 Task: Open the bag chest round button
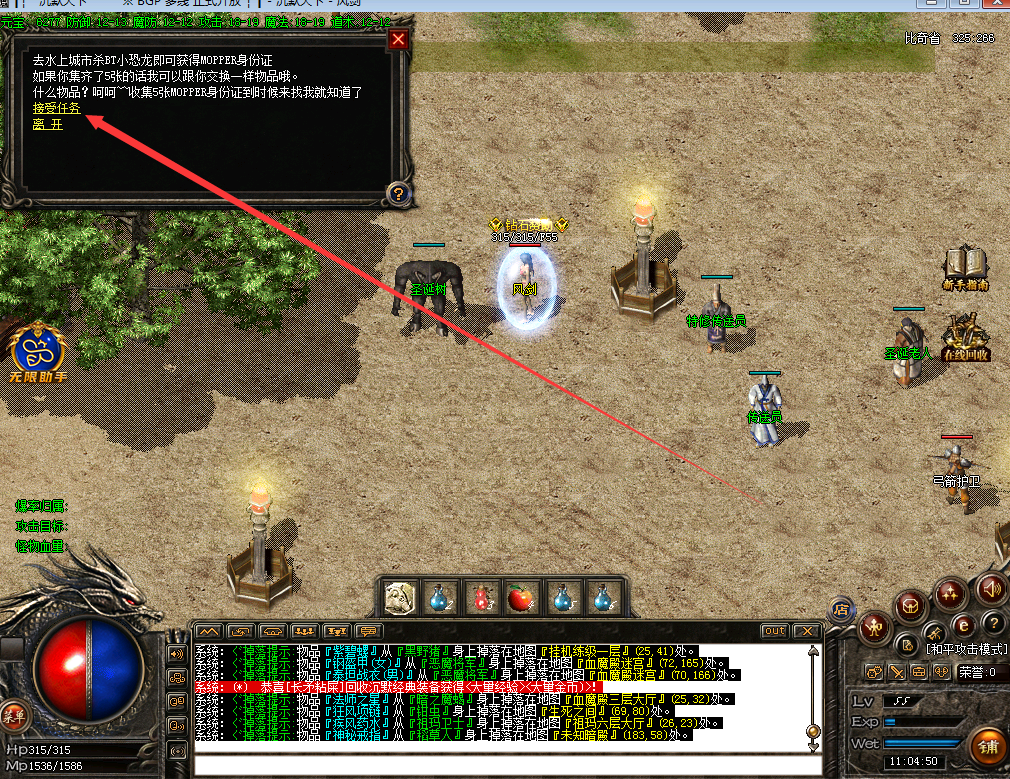912,605
